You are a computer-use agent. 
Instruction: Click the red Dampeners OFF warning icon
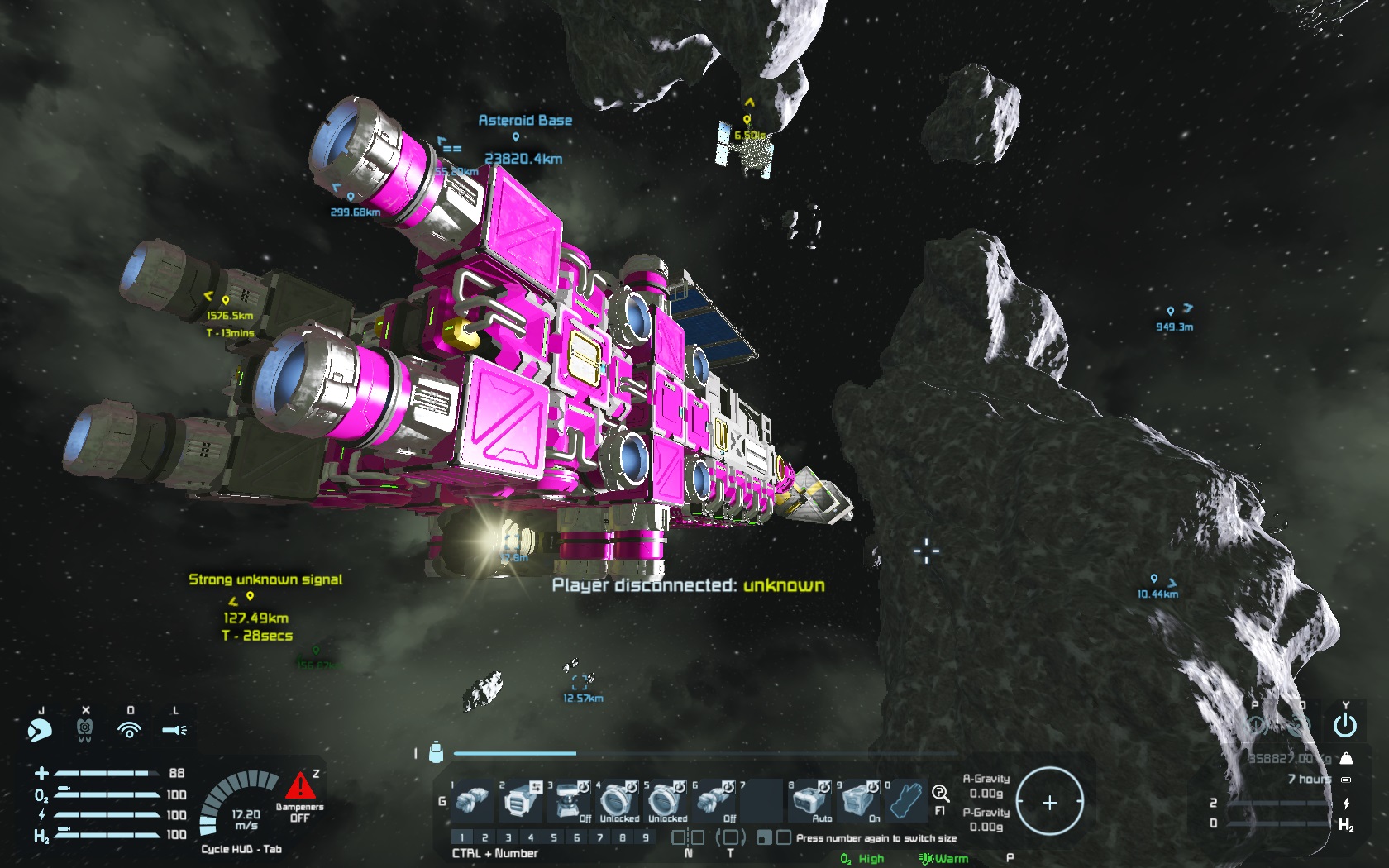tap(298, 786)
